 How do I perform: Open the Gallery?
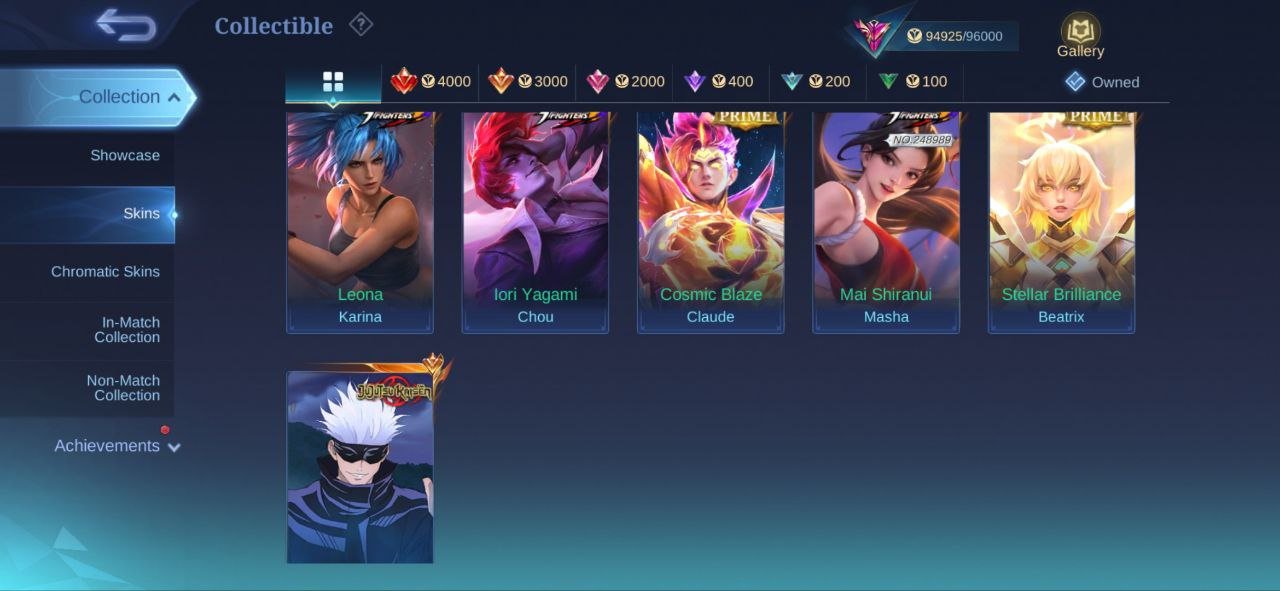click(x=1080, y=36)
